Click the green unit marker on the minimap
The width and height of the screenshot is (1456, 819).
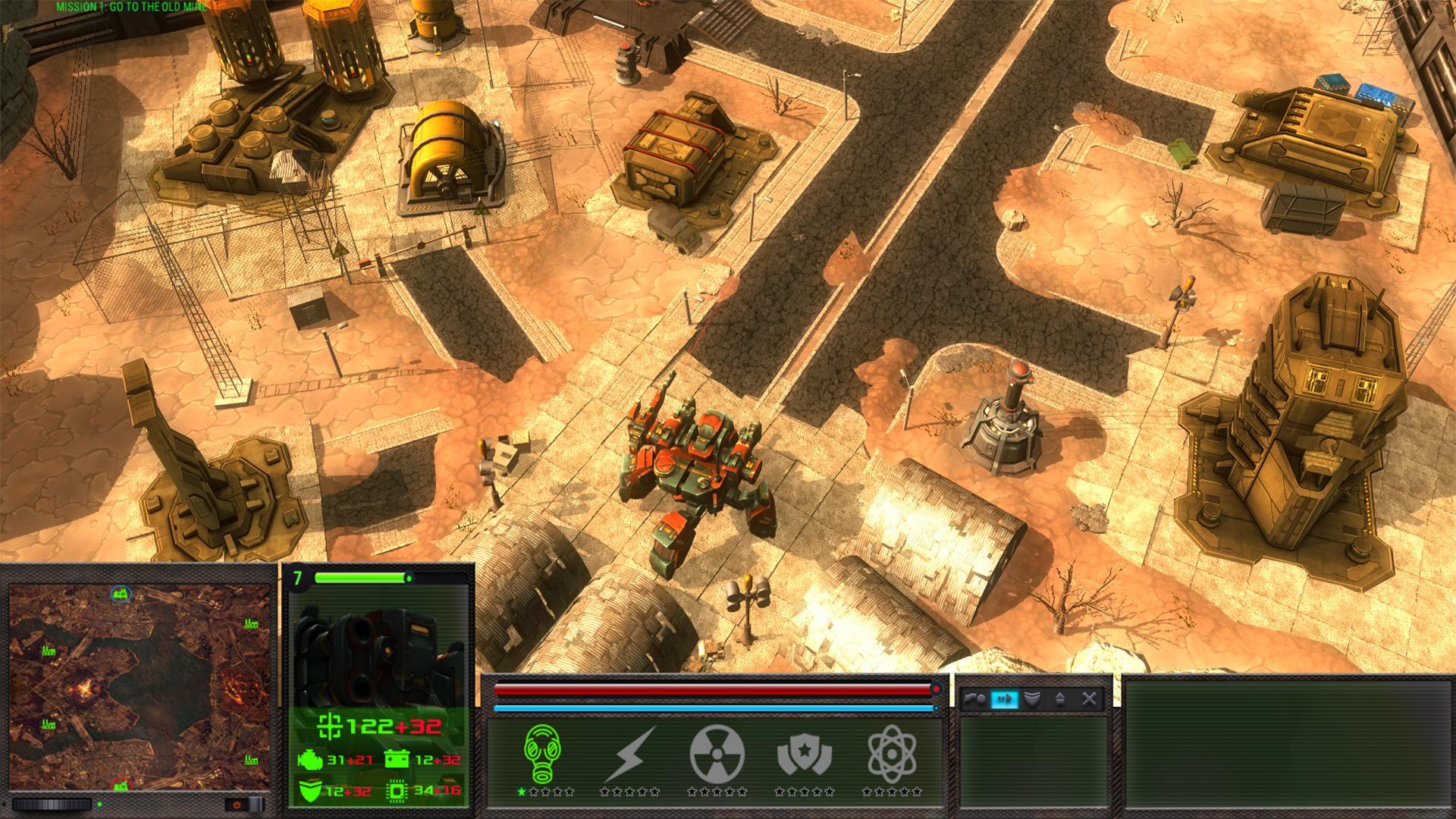[x=120, y=595]
